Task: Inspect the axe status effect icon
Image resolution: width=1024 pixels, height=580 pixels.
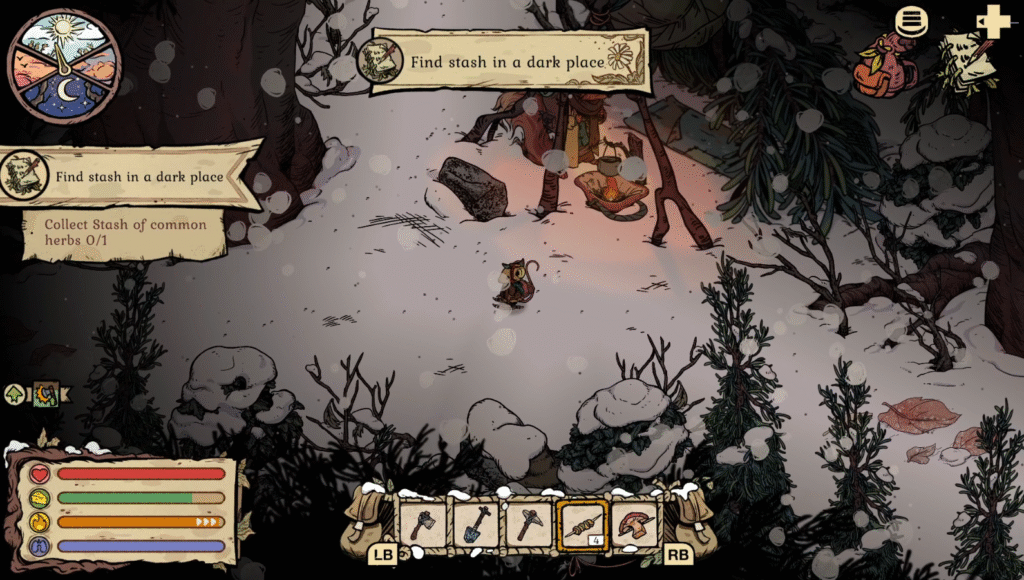Action: click(46, 394)
